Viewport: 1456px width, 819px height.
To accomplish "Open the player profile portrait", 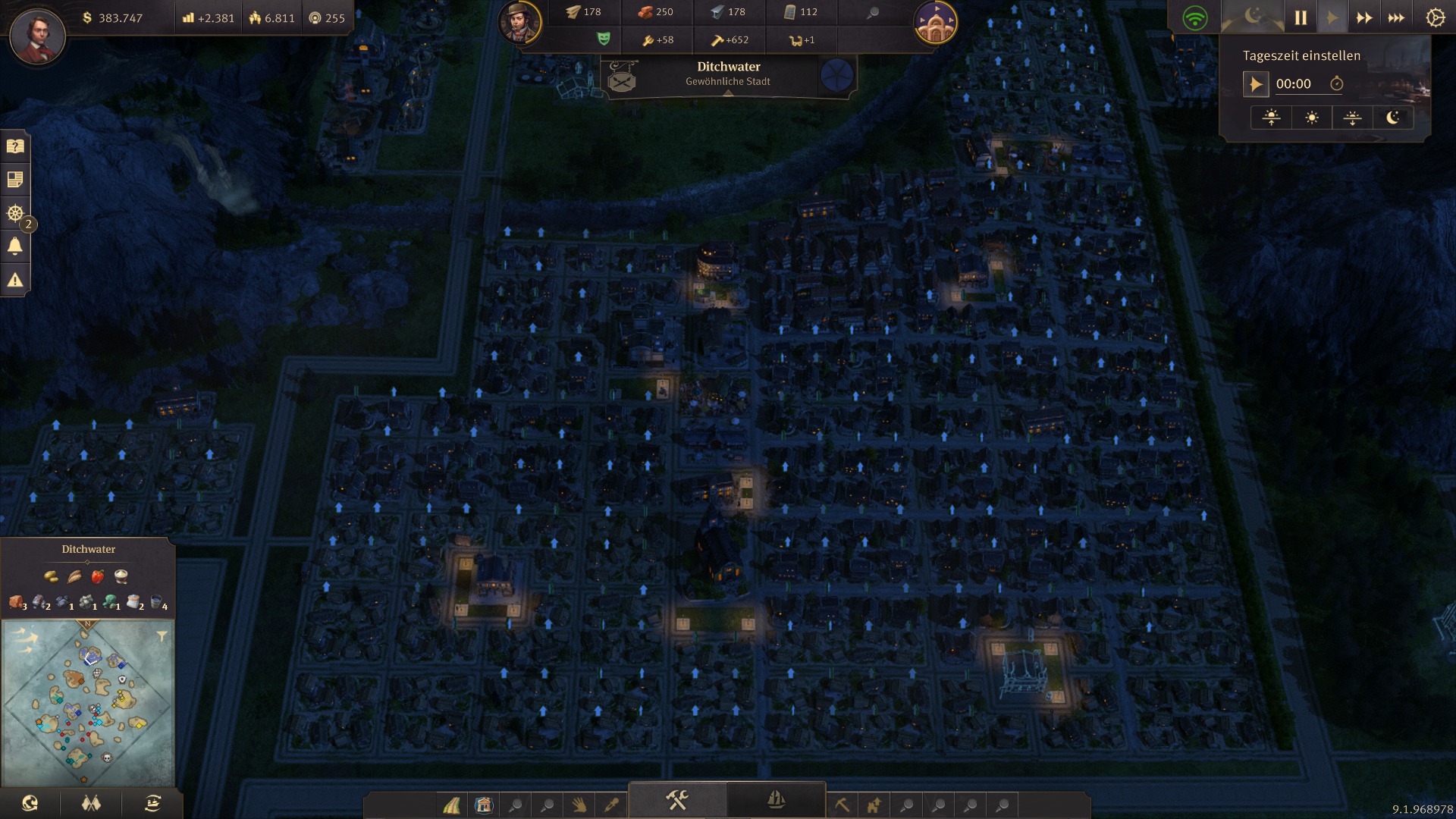I will tap(37, 36).
